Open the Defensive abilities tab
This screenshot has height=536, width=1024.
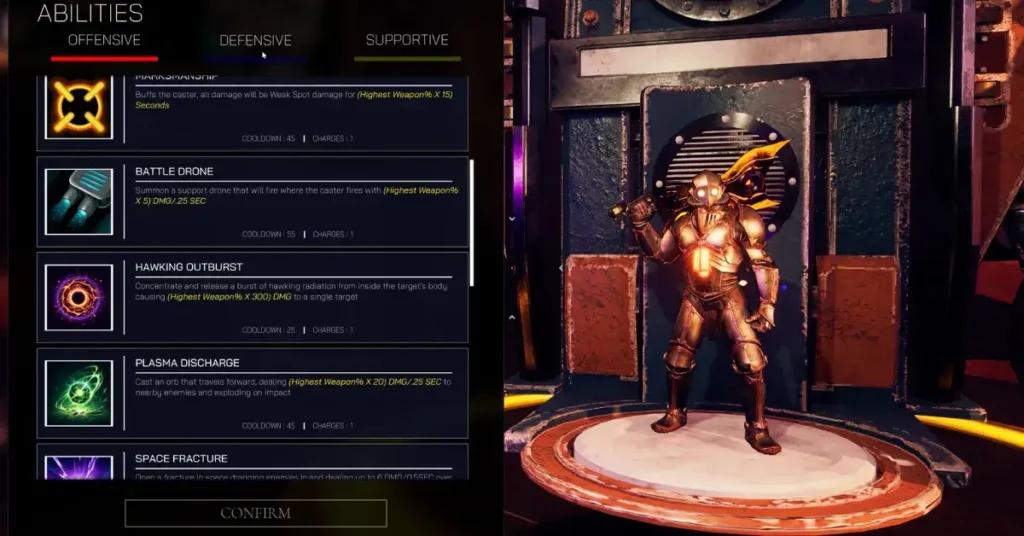(256, 41)
